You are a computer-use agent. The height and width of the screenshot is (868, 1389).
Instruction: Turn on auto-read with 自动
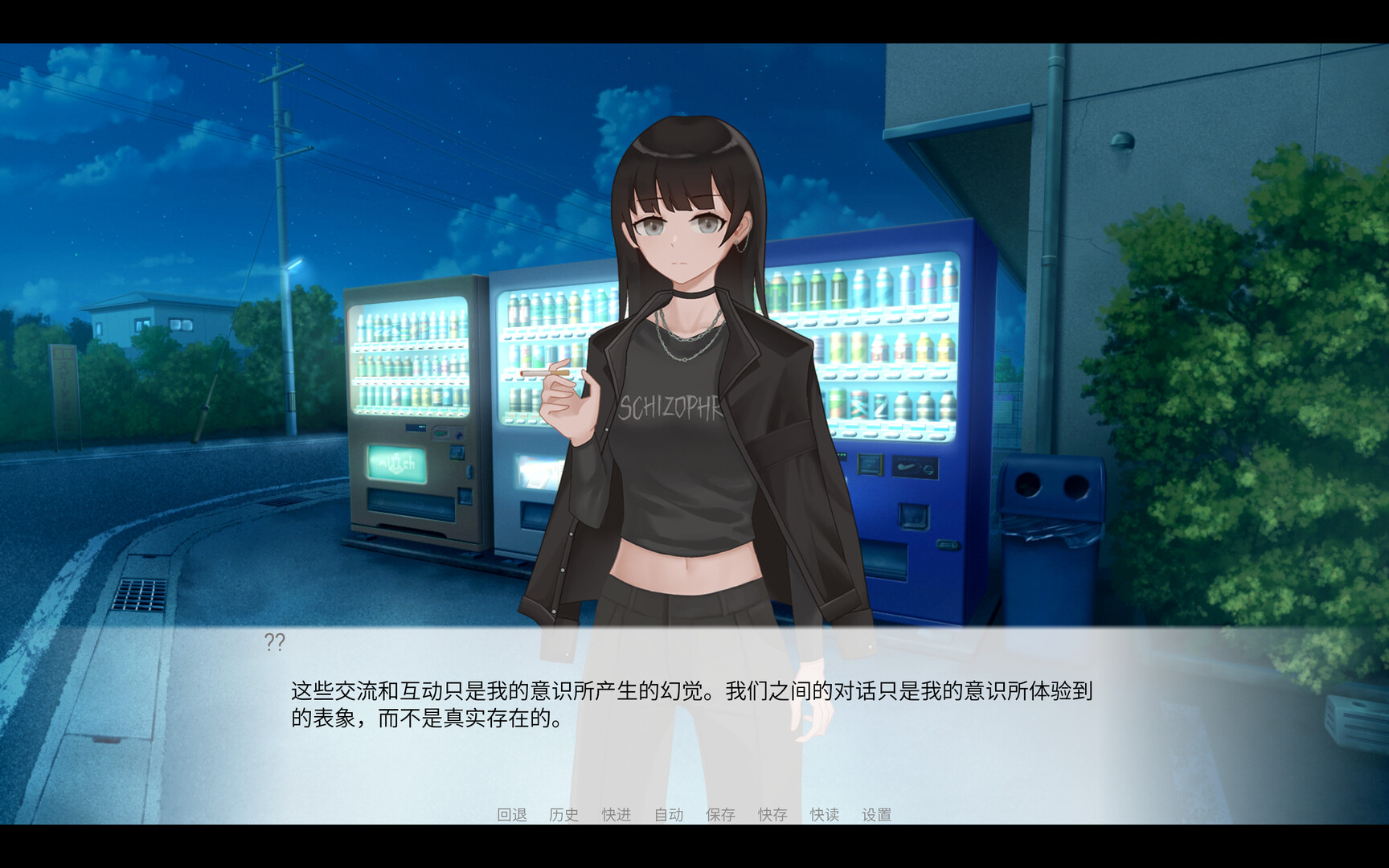(x=667, y=814)
